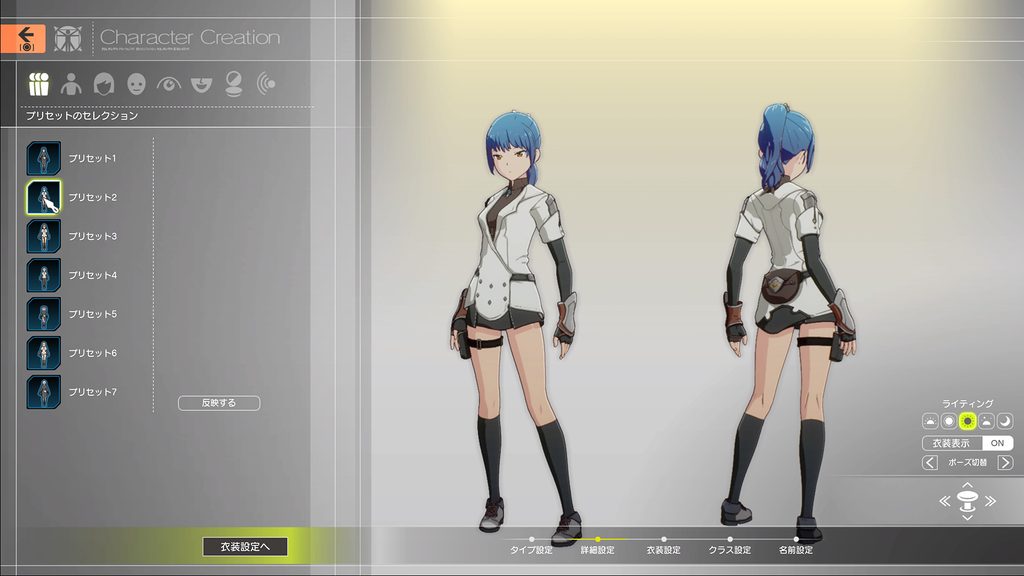This screenshot has width=1024, height=576.
Task: Switch to the hairstyle tab
Action: pyautogui.click(x=103, y=84)
